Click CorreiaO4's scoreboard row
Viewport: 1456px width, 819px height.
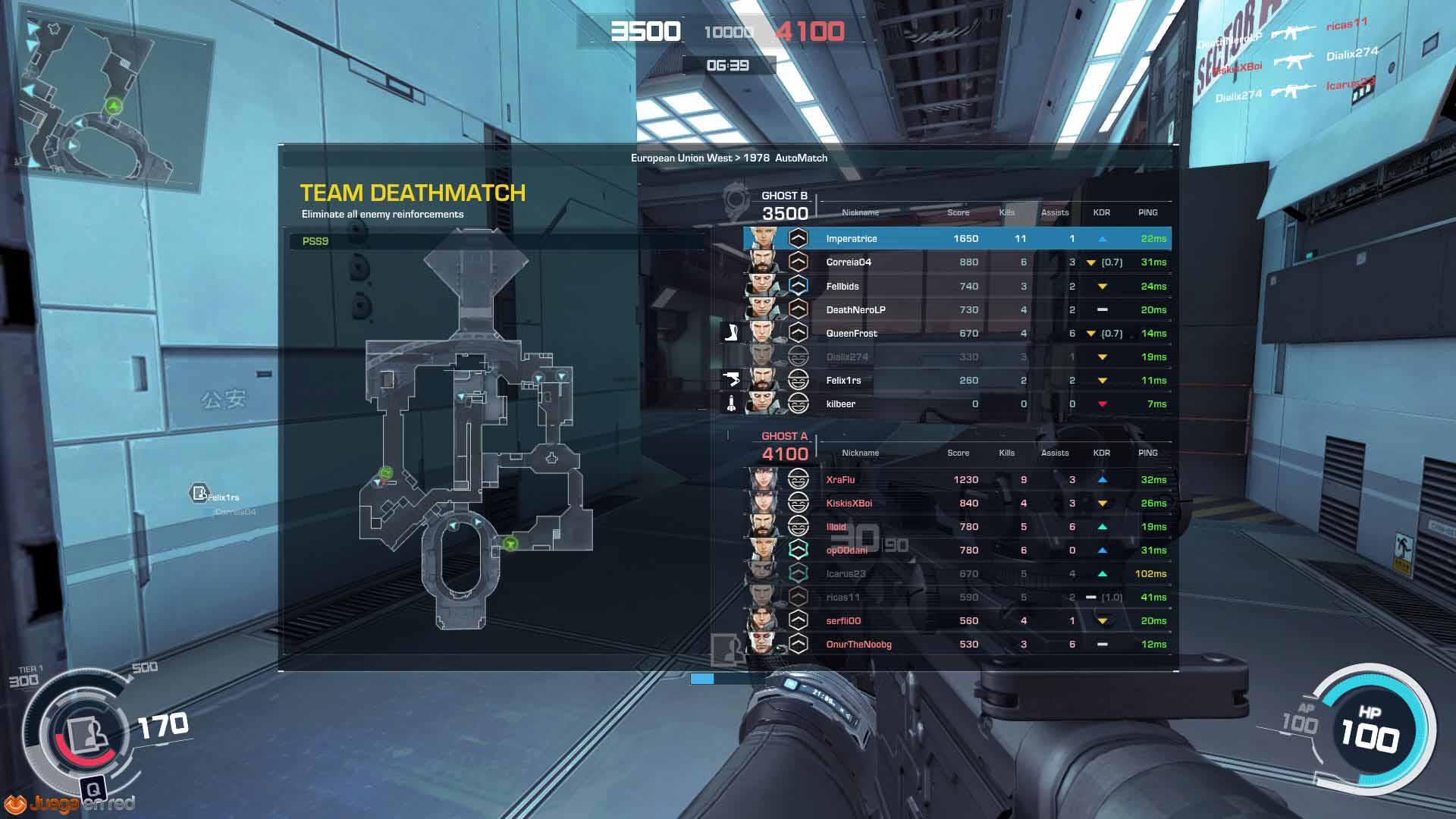(957, 262)
